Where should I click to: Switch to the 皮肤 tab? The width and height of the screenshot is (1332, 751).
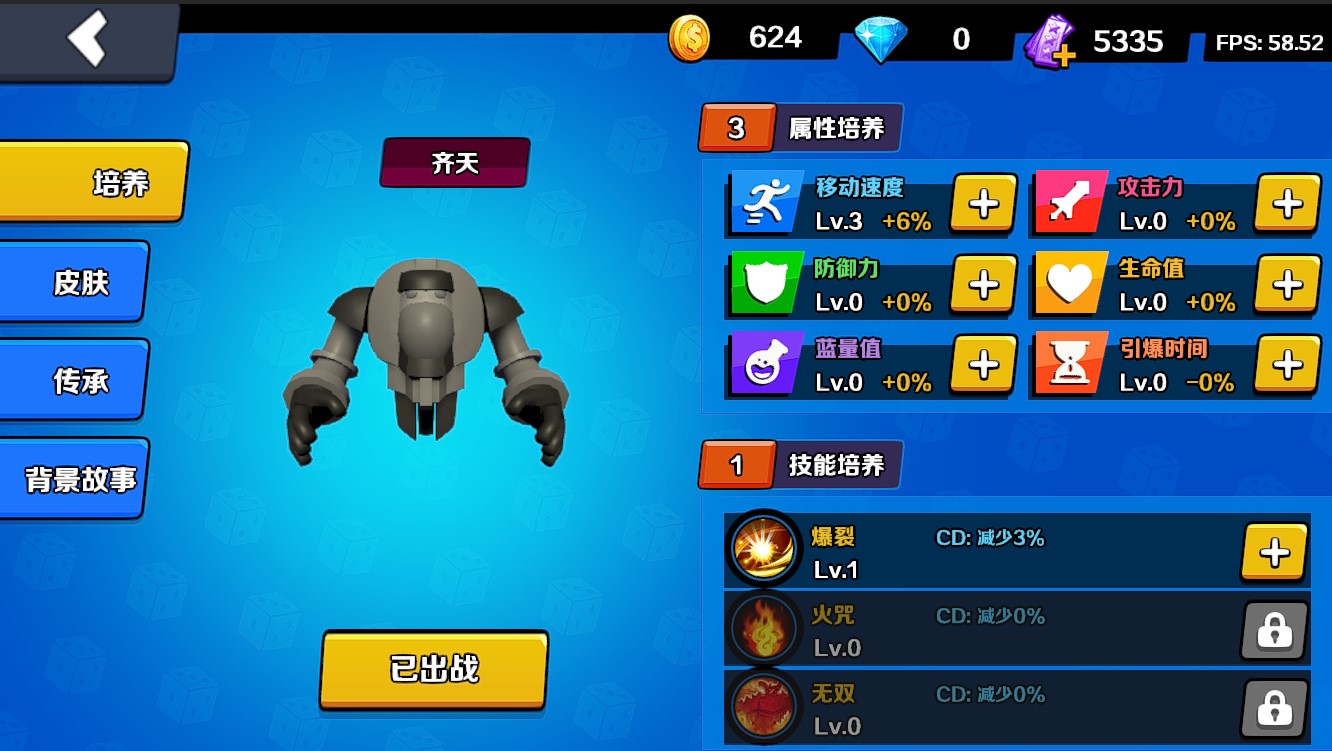click(x=72, y=283)
